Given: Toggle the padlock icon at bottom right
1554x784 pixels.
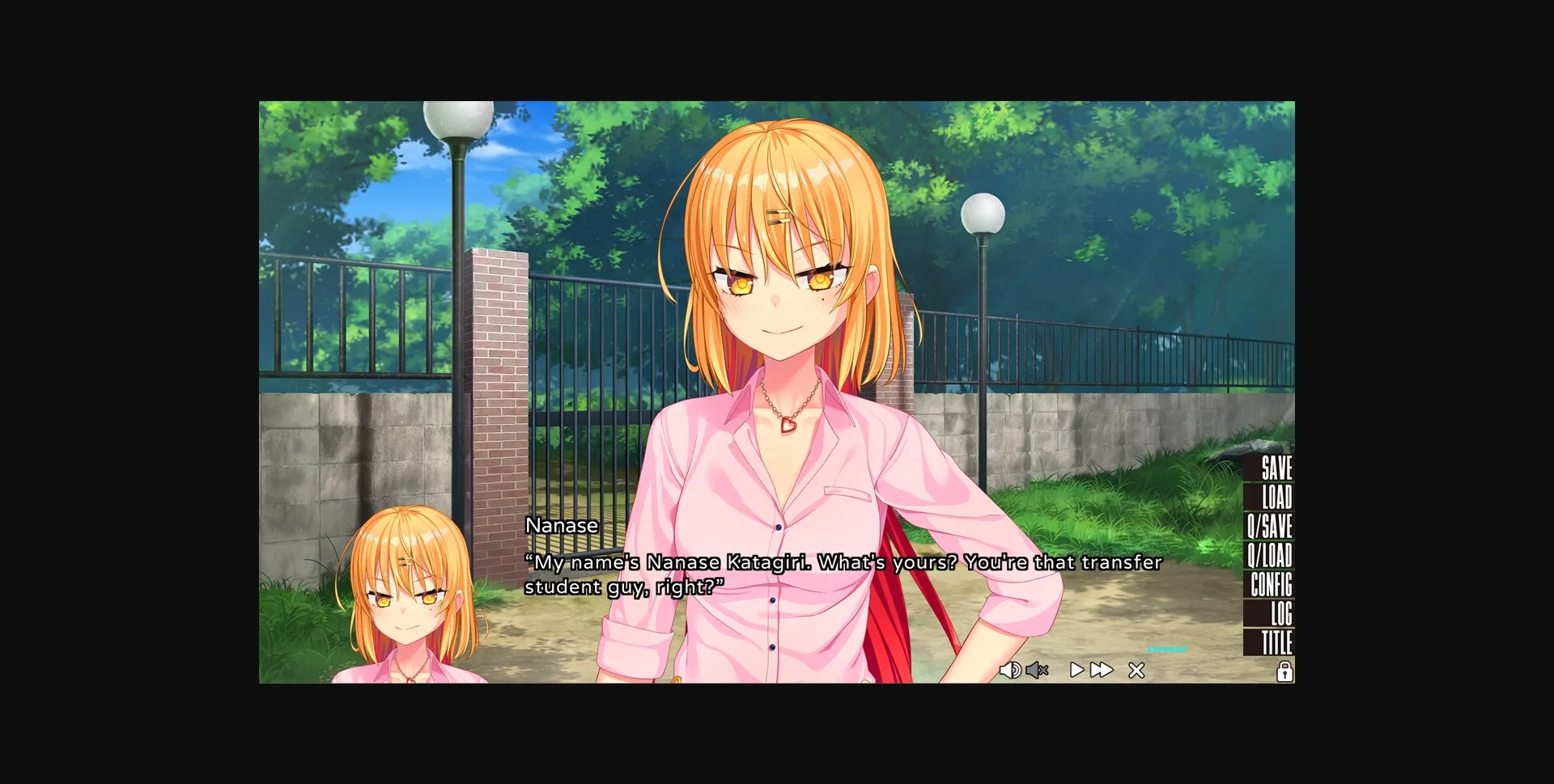Looking at the screenshot, I should pyautogui.click(x=1286, y=672).
